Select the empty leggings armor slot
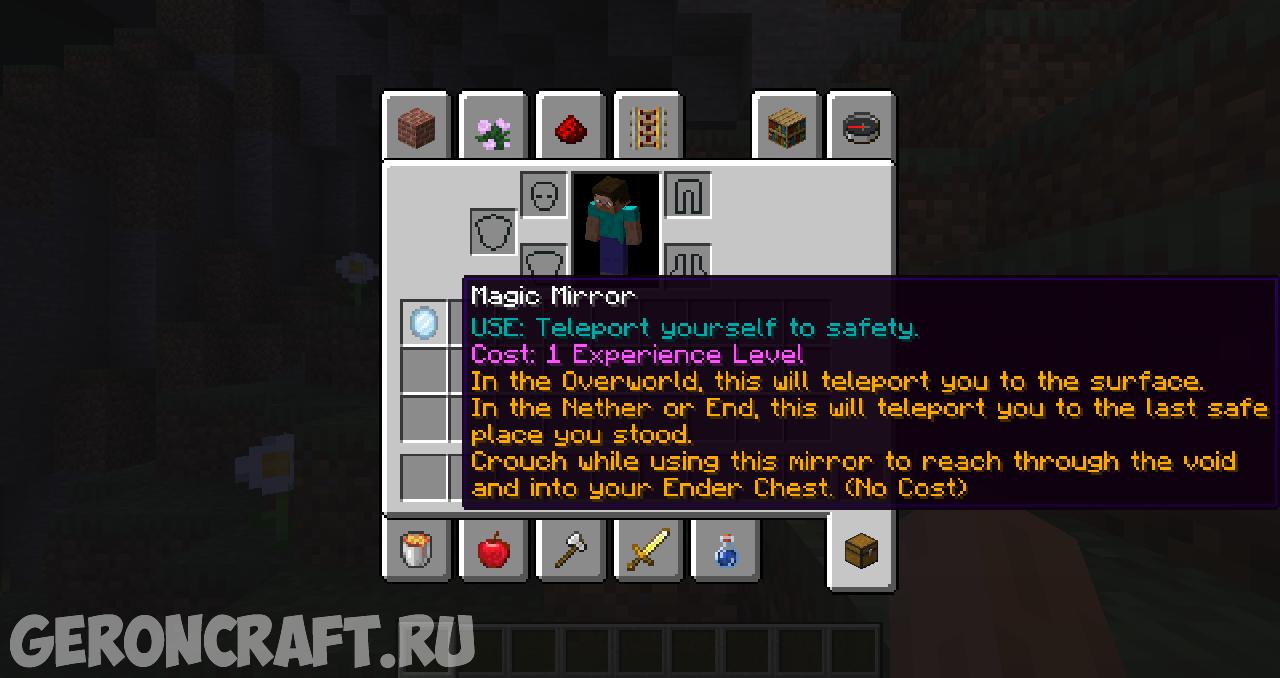Viewport: 1280px width, 678px height. (x=688, y=196)
